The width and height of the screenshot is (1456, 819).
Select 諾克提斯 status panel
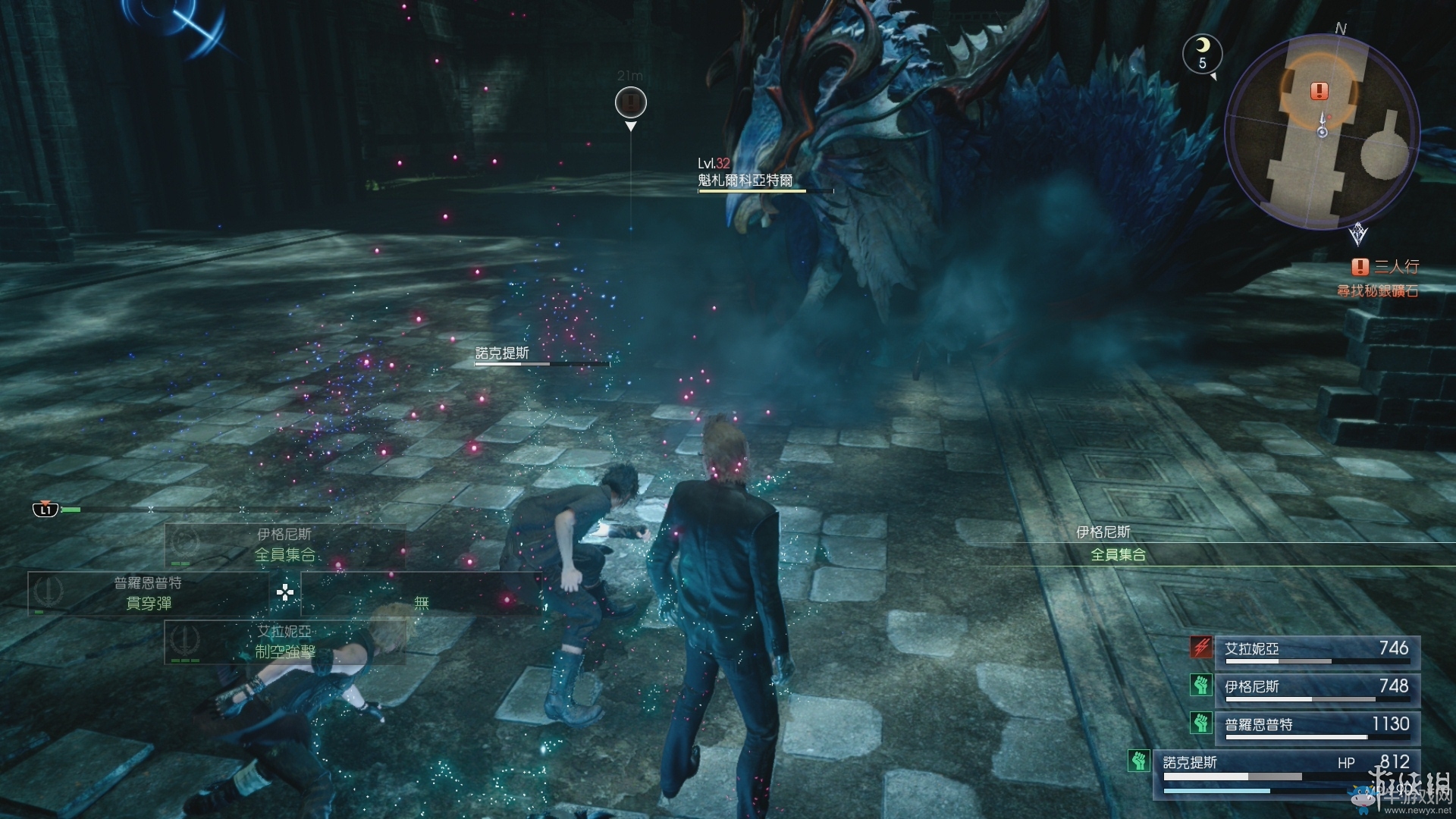1286,770
